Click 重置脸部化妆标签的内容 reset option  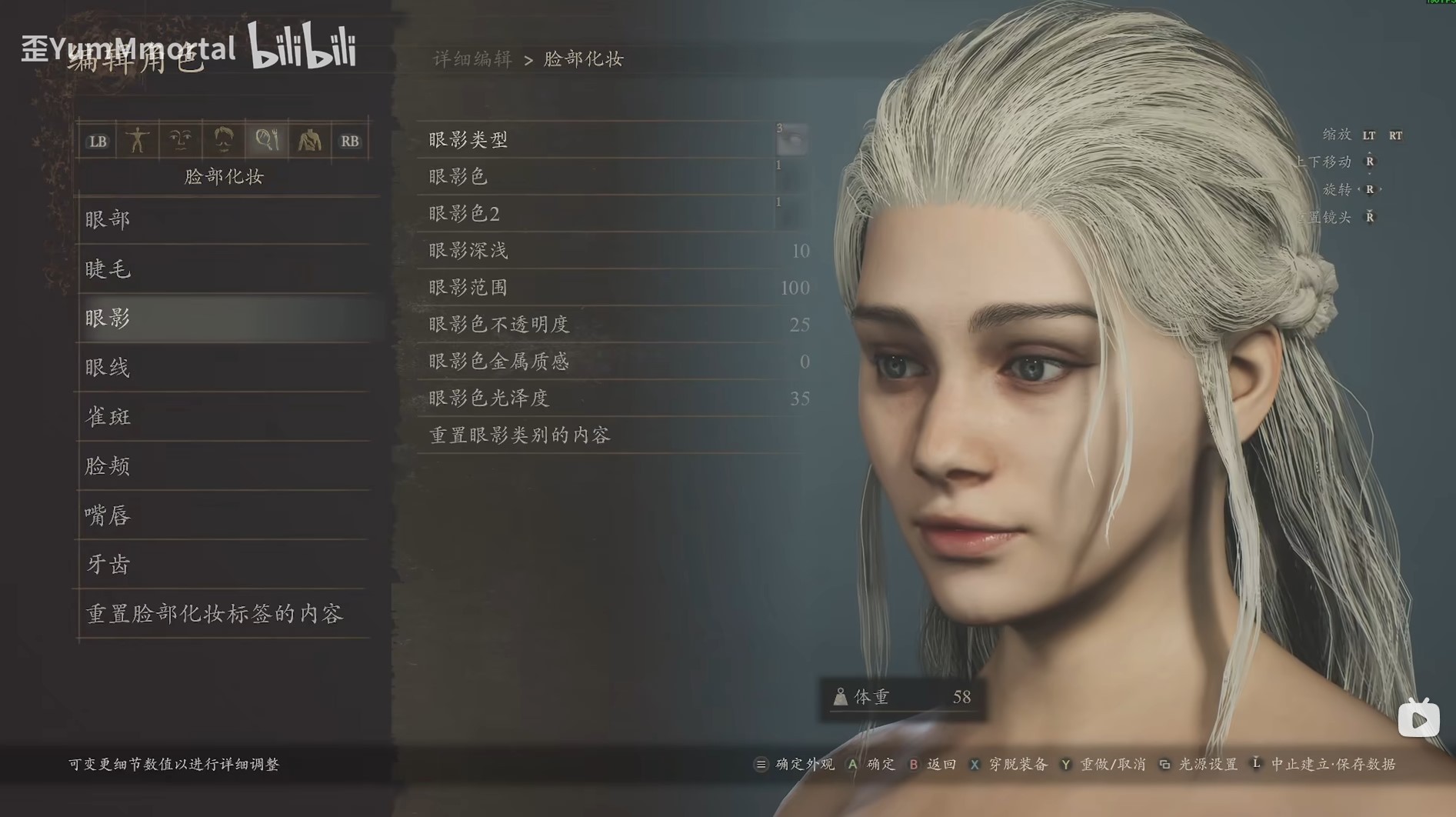pyautogui.click(x=216, y=614)
